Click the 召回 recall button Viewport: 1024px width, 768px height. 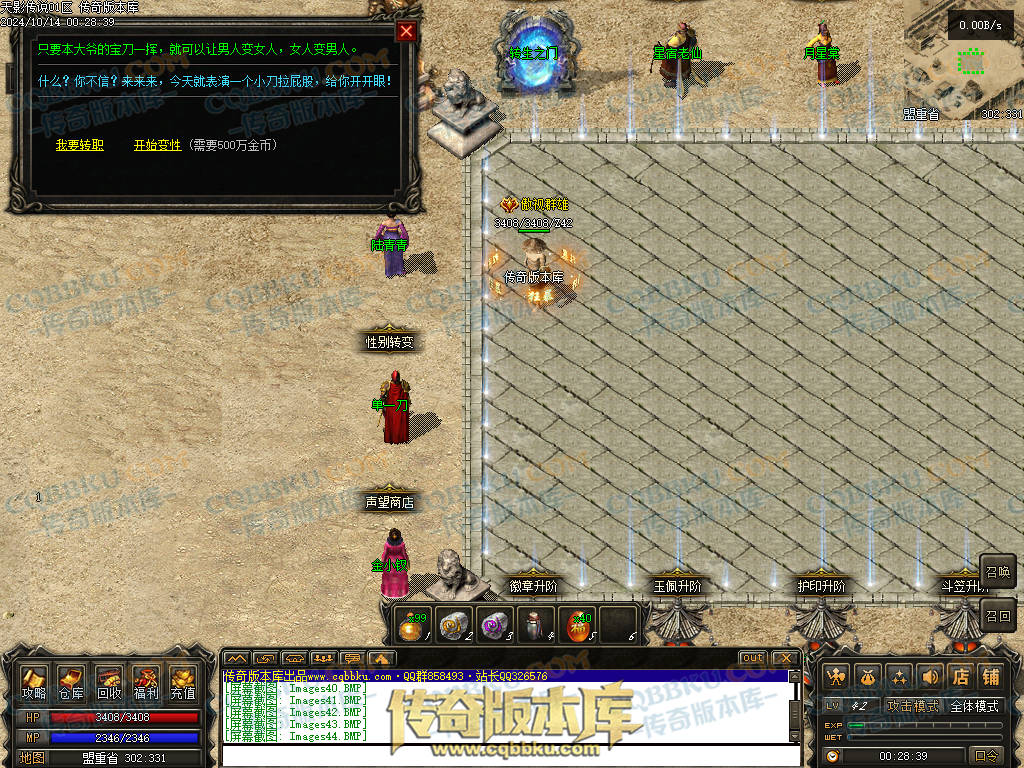[998, 613]
